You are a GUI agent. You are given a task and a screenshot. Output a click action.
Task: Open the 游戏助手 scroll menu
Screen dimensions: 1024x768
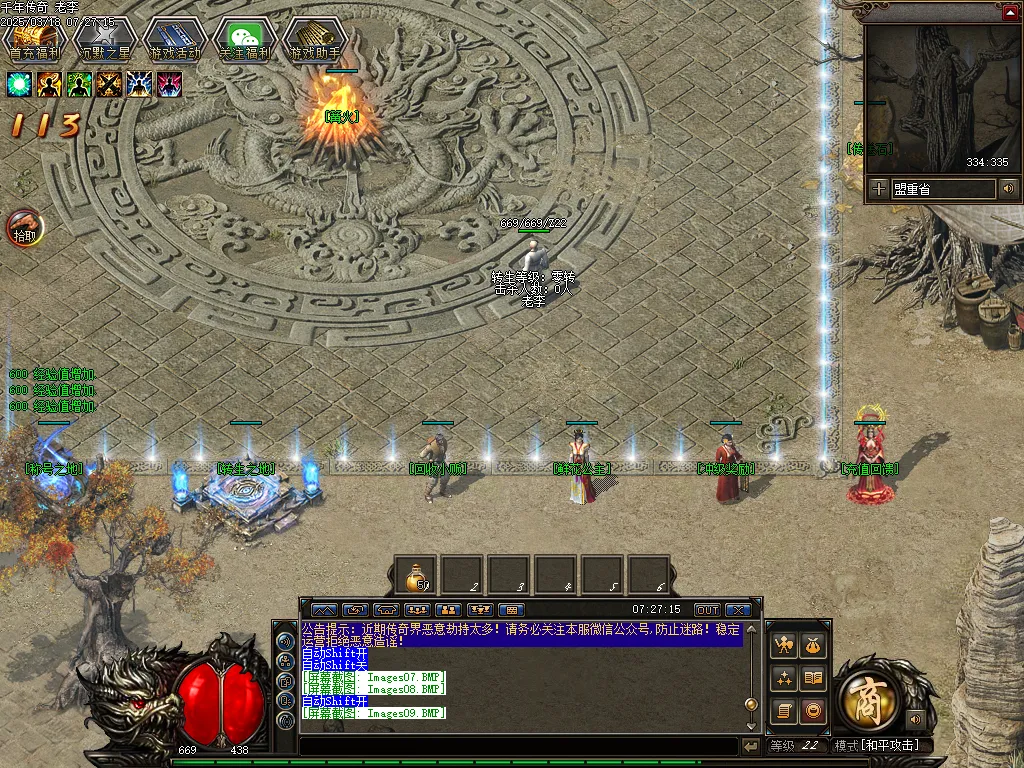[314, 40]
